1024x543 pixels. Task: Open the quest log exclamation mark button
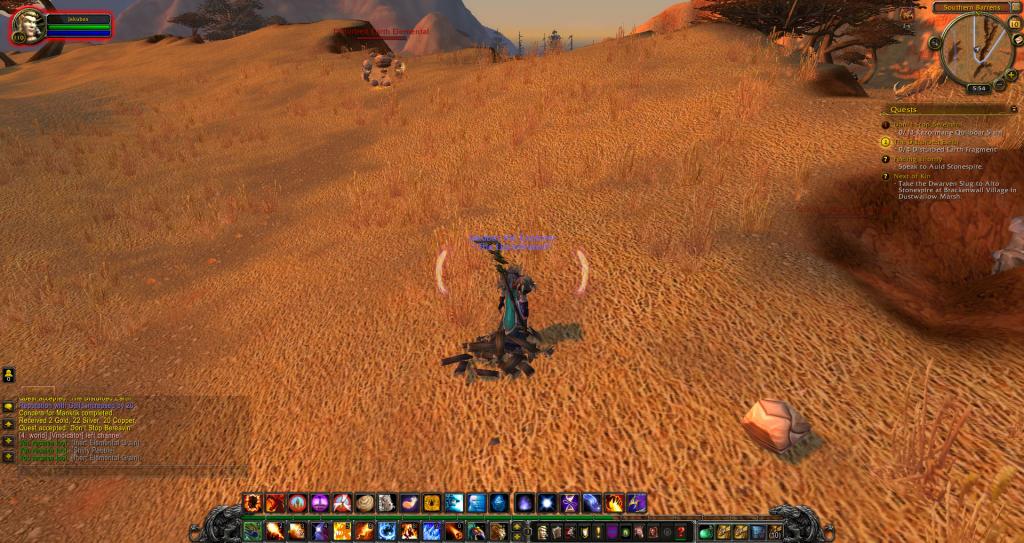pyautogui.click(x=598, y=531)
